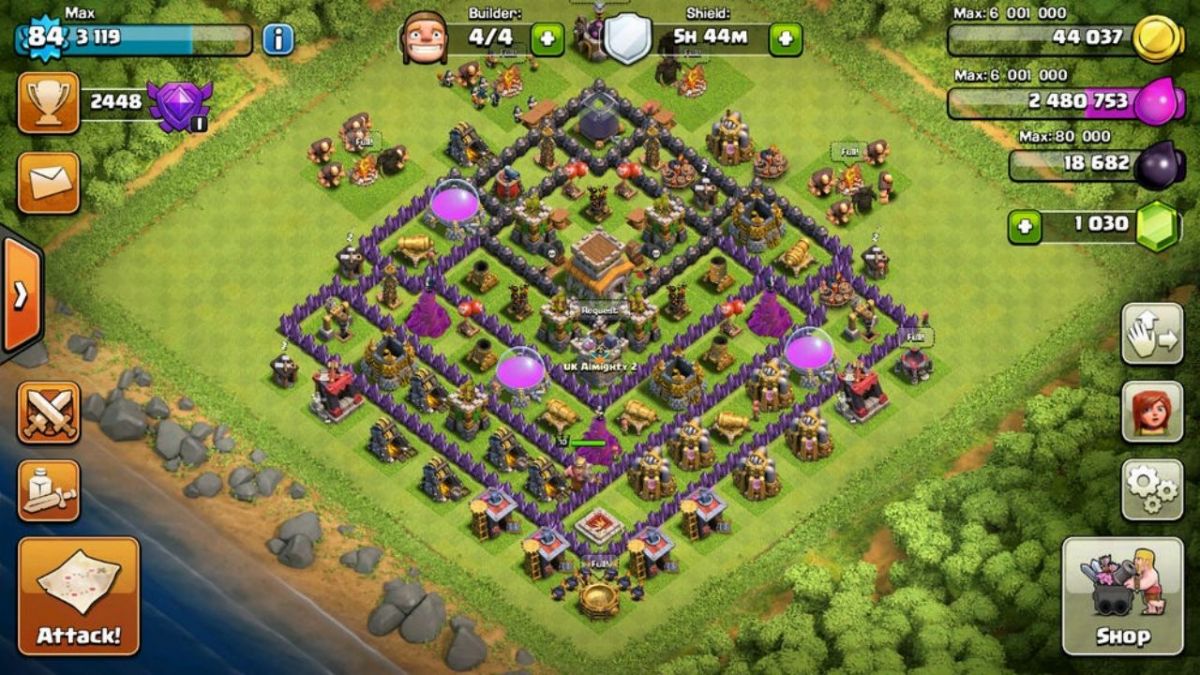Click the trophy leaderboard button

click(x=48, y=102)
